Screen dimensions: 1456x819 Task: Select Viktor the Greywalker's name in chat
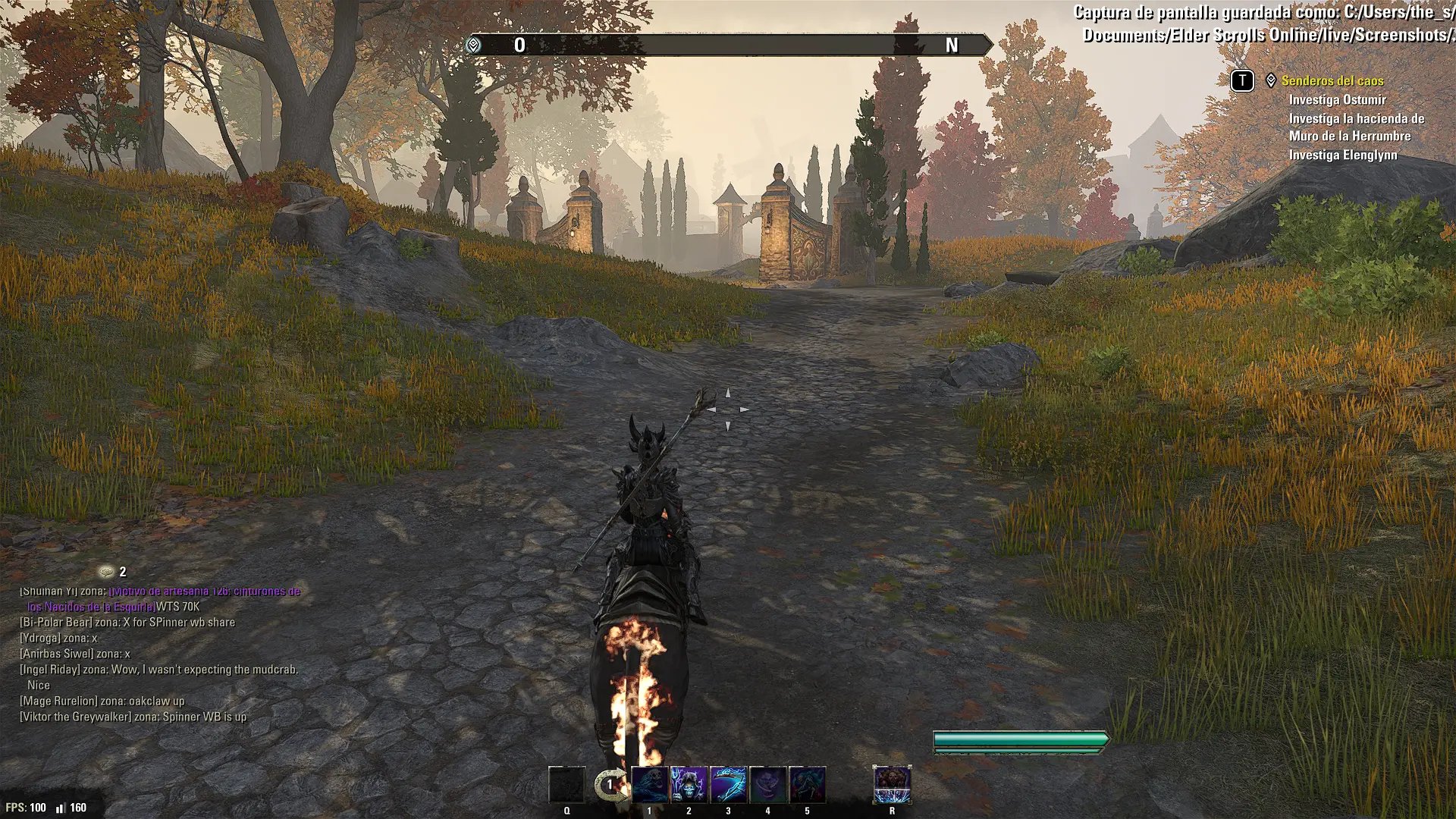tap(76, 717)
